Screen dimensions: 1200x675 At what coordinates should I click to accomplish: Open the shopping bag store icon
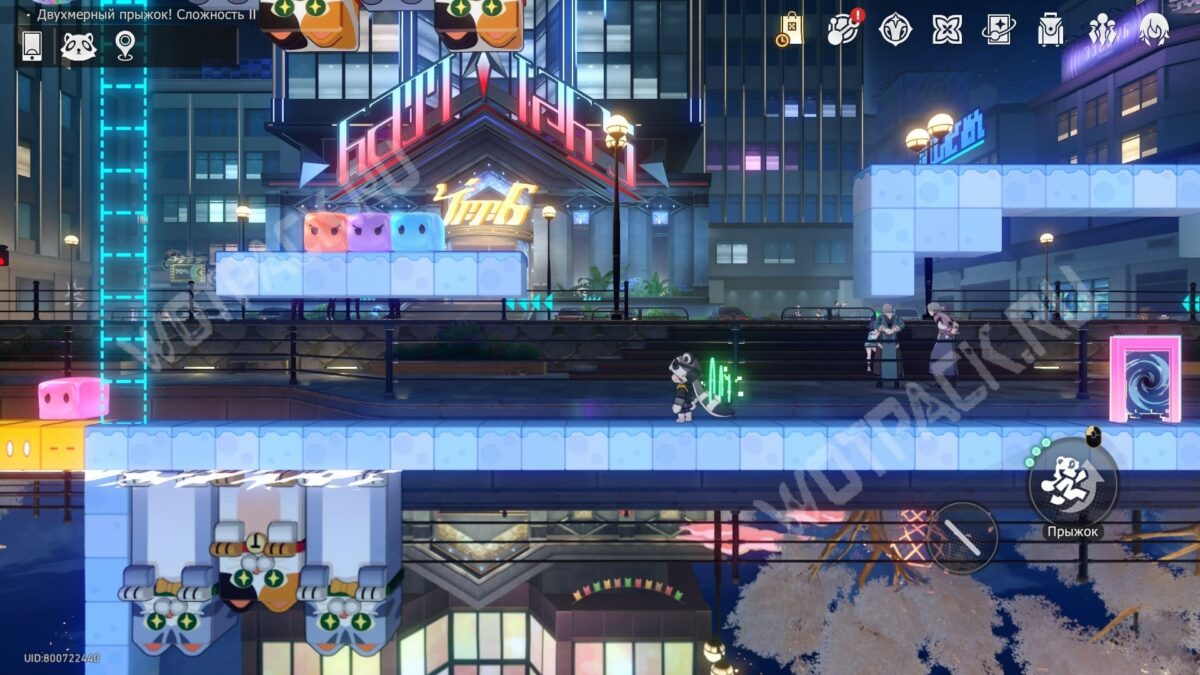point(790,29)
